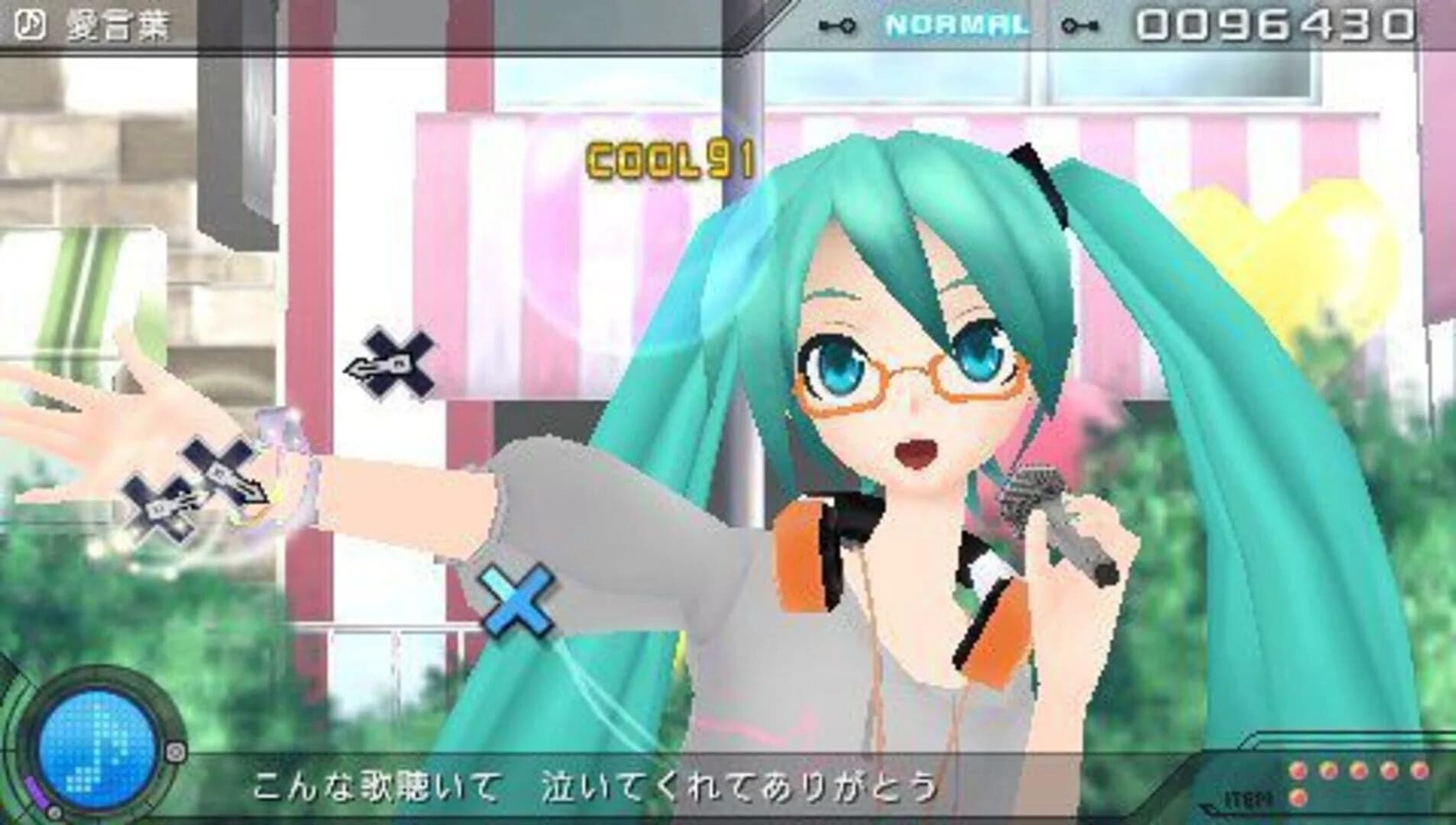Screen dimensions: 1456x825
Task: Toggle the key icon right of NORMAL
Action: click(1080, 24)
